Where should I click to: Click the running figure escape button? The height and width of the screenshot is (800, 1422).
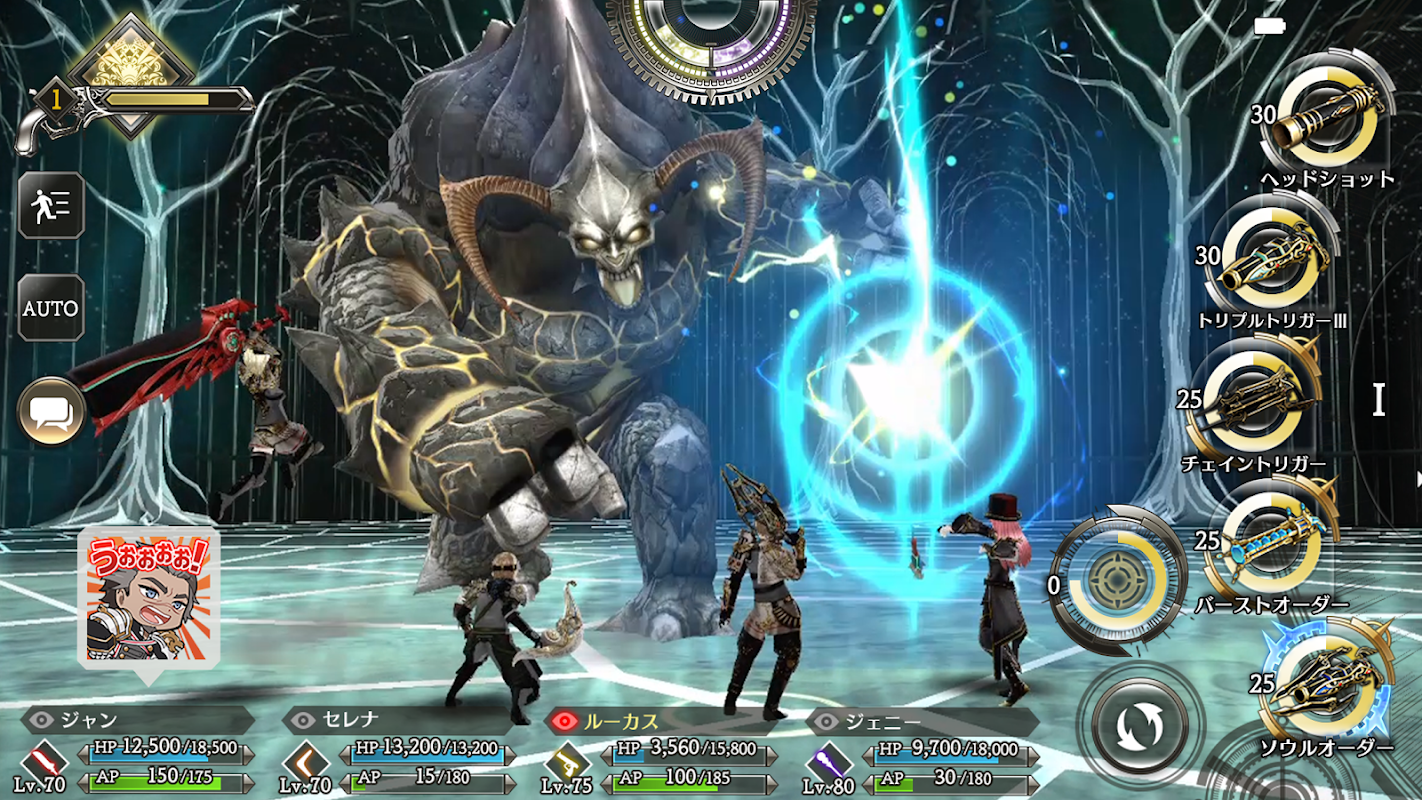pyautogui.click(x=50, y=205)
